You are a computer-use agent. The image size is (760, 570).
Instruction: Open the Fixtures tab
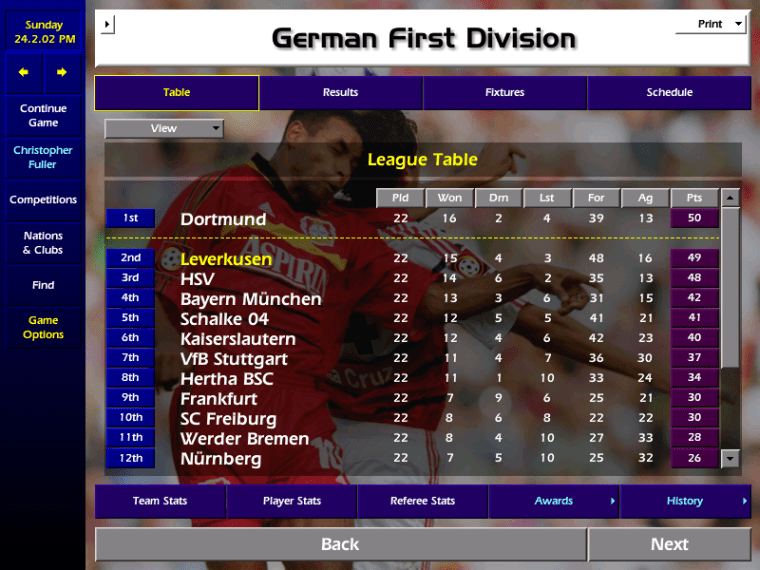coord(504,93)
